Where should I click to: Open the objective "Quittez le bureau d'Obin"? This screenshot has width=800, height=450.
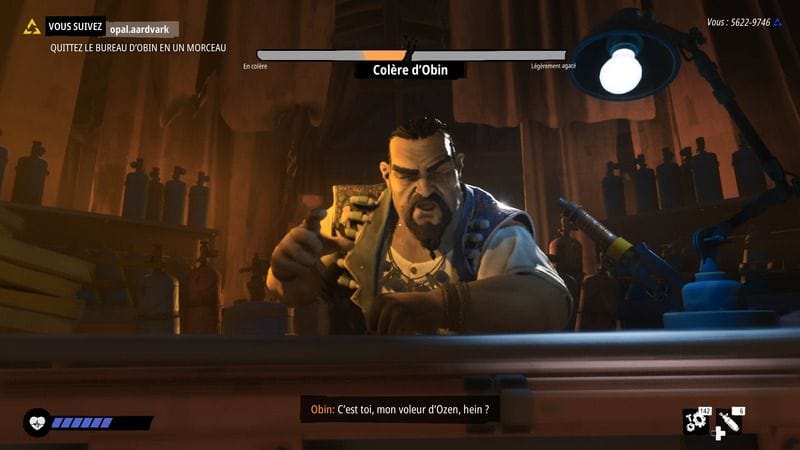(x=138, y=47)
